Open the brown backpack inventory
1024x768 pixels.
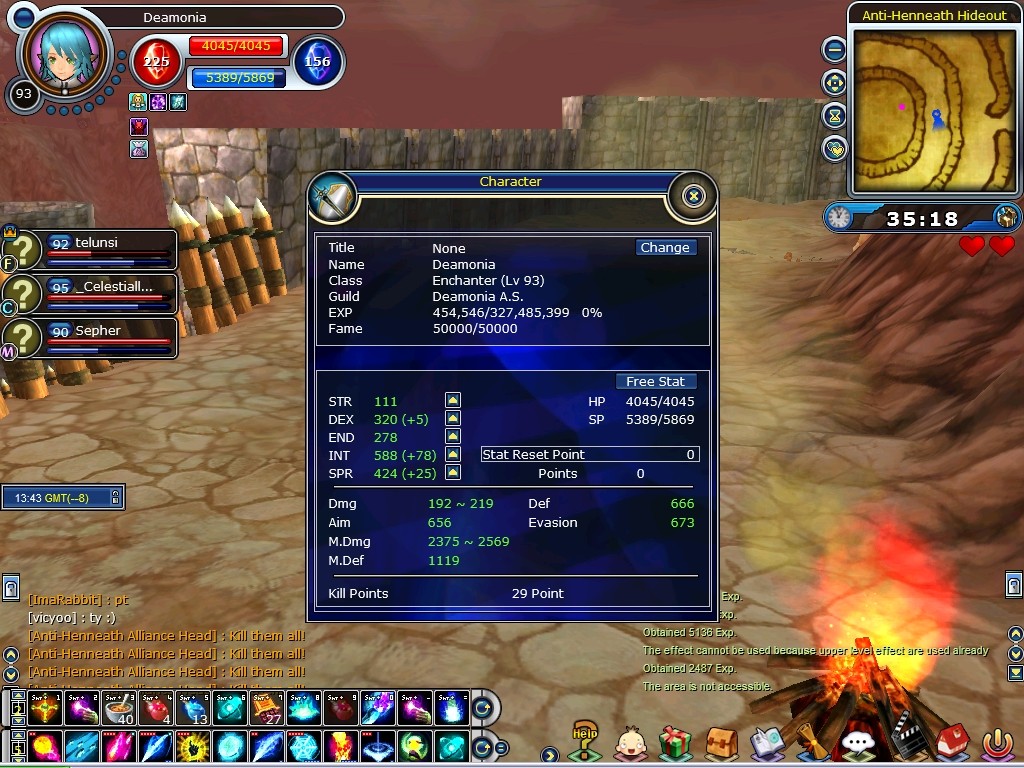[x=720, y=742]
